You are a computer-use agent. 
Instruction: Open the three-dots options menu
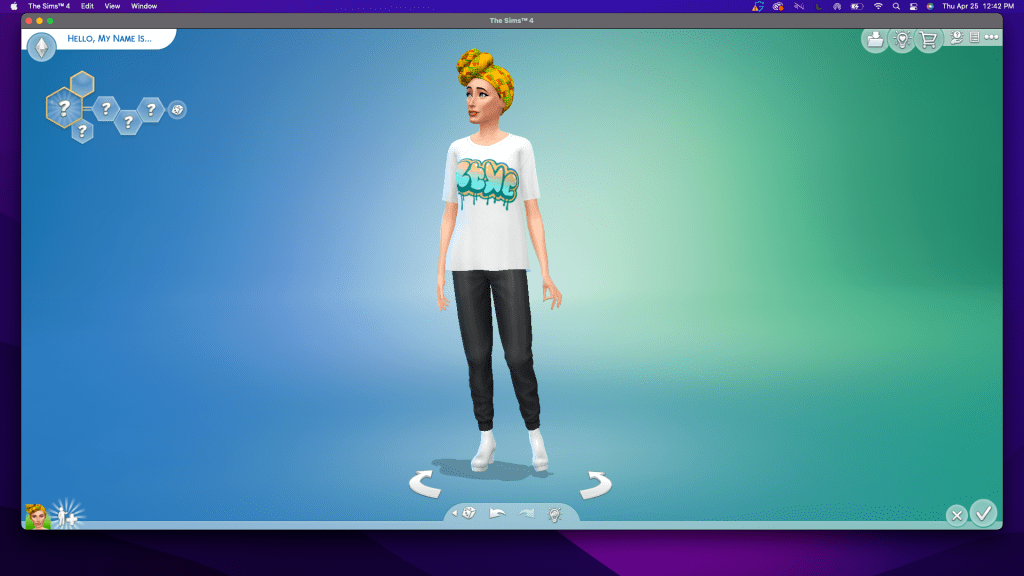click(991, 38)
